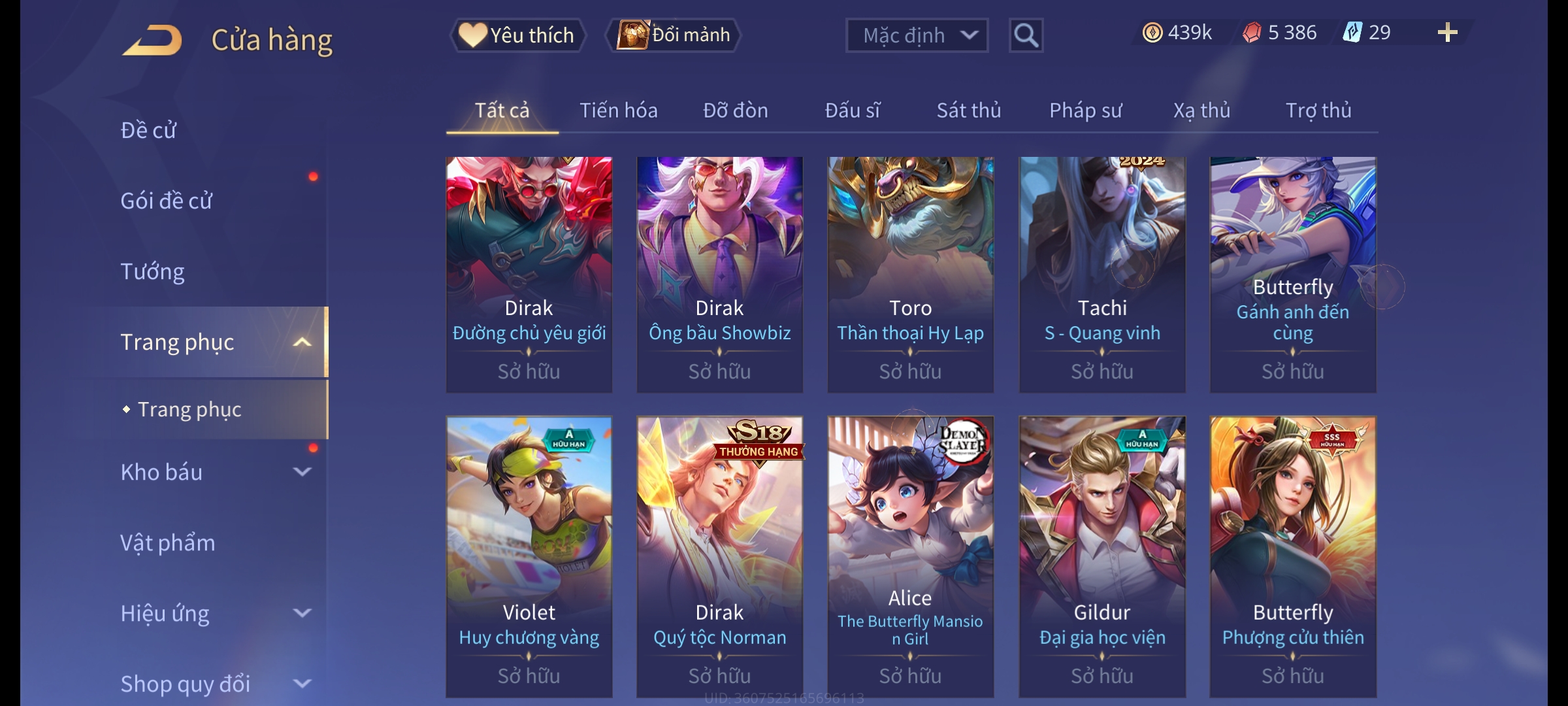Open the Yêu thích favorites list
Viewport: 1568px width, 706px height.
[x=517, y=35]
